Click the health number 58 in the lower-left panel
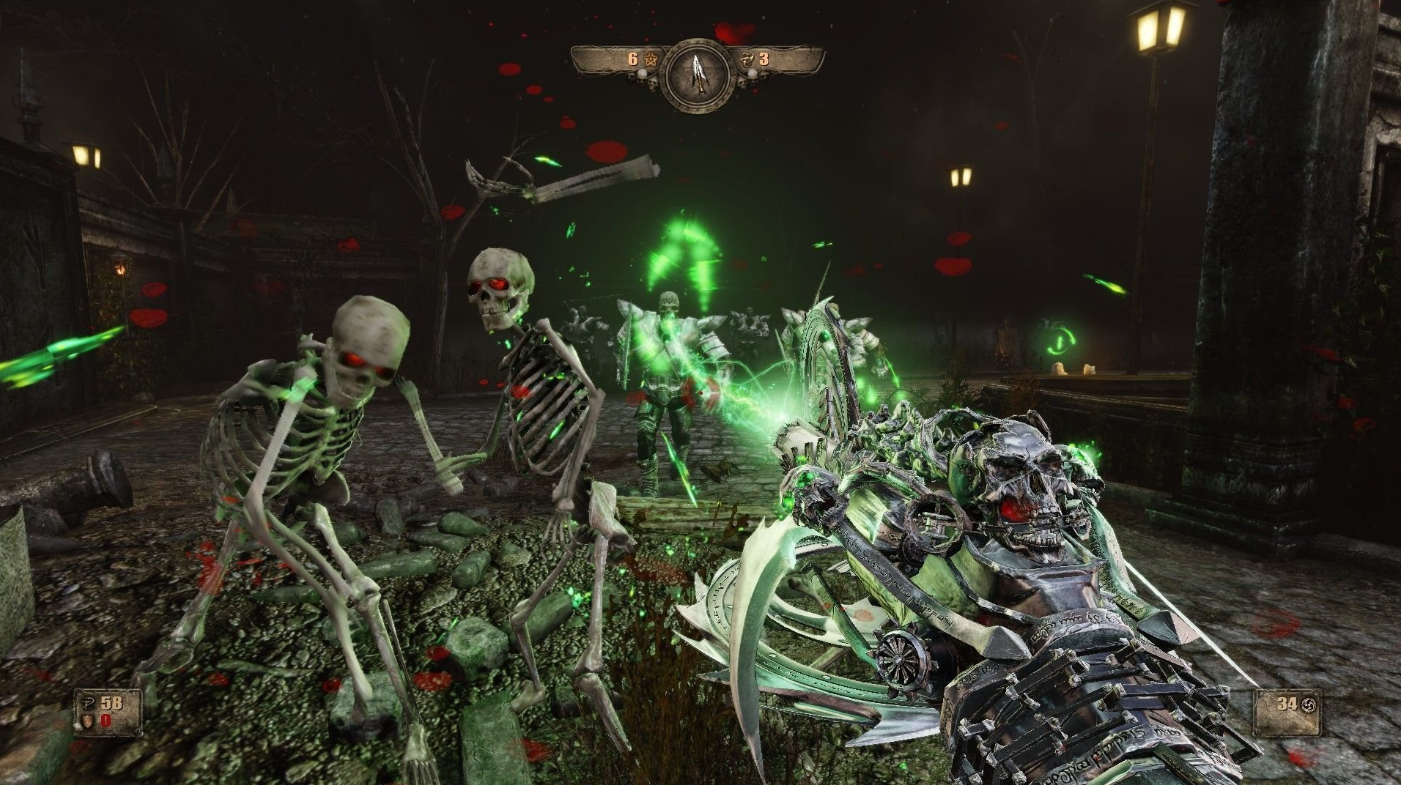This screenshot has height=785, width=1401. (x=111, y=703)
